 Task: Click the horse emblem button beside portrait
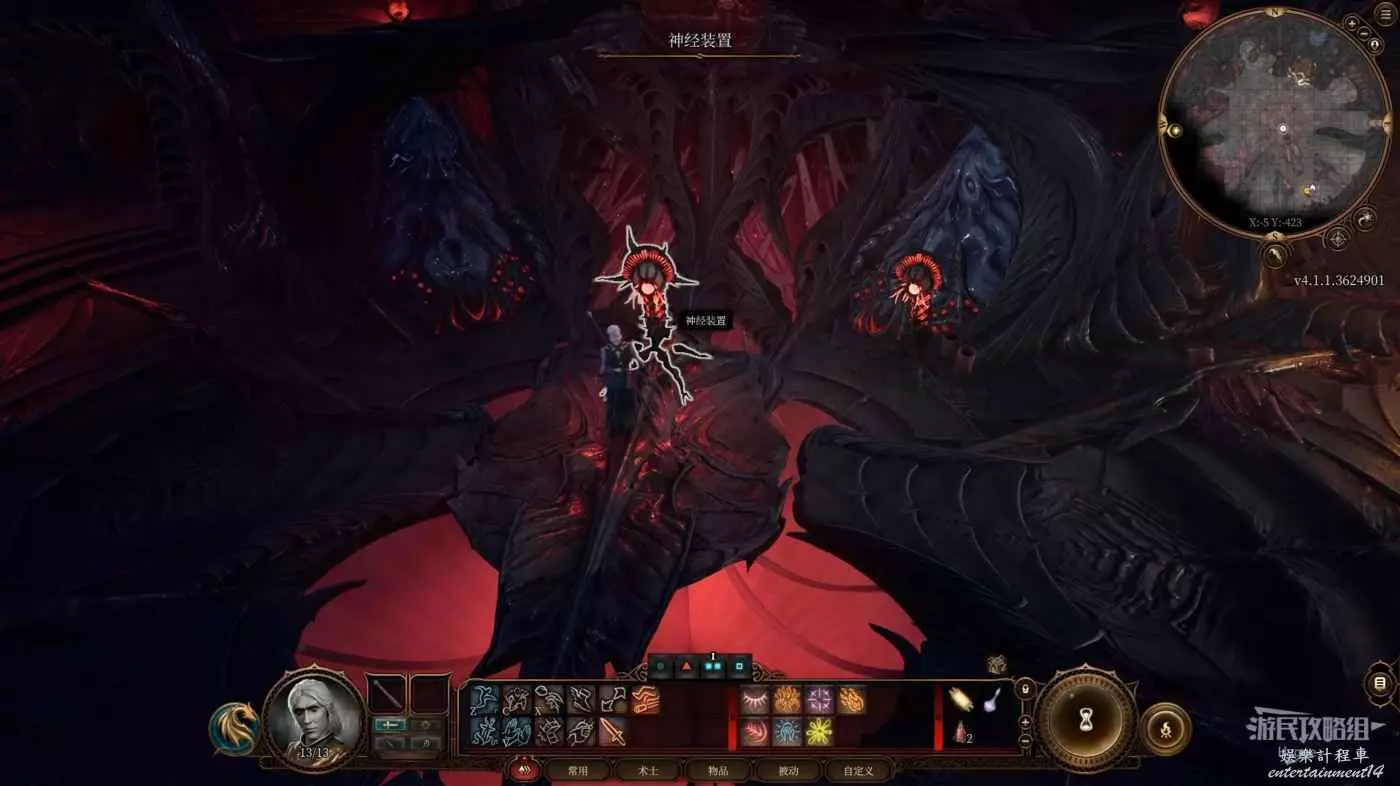pyautogui.click(x=234, y=728)
